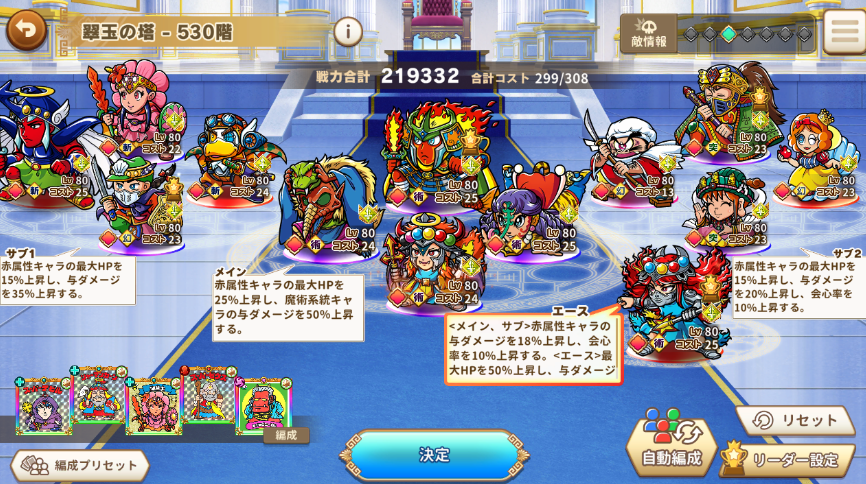Pick the red demon face card
Image resolution: width=866 pixels, height=484 pixels.
(263, 403)
